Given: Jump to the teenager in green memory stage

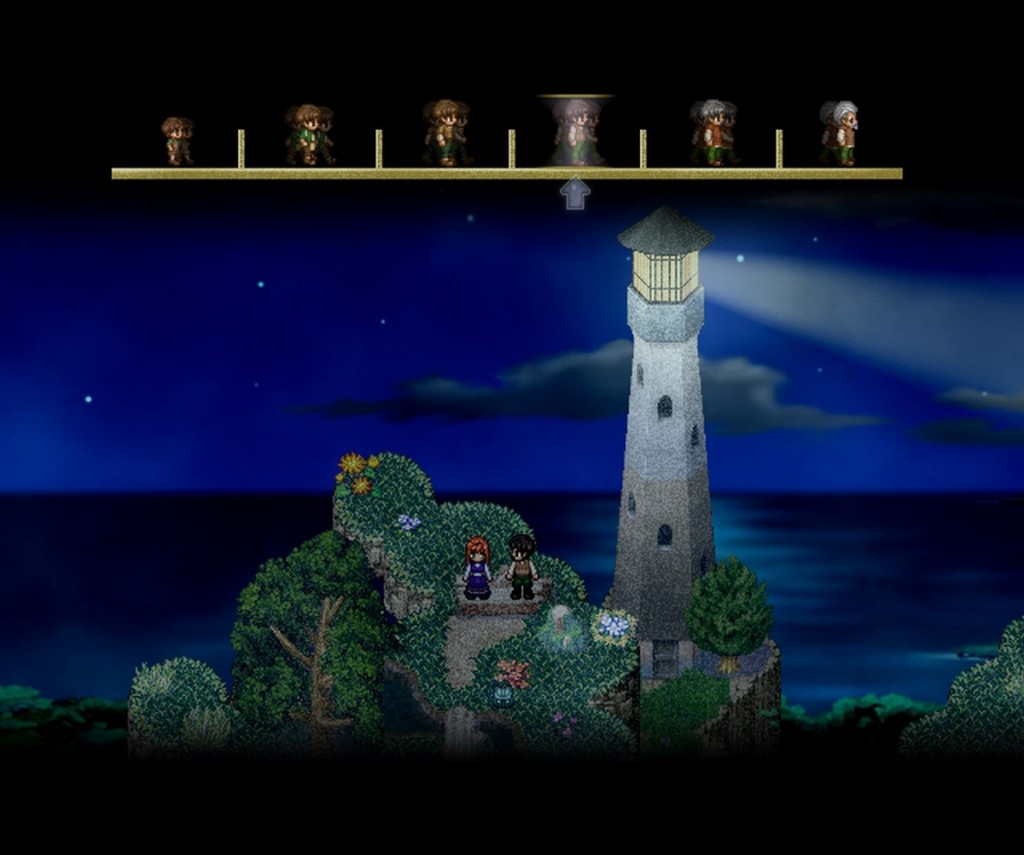Looking at the screenshot, I should point(309,135).
